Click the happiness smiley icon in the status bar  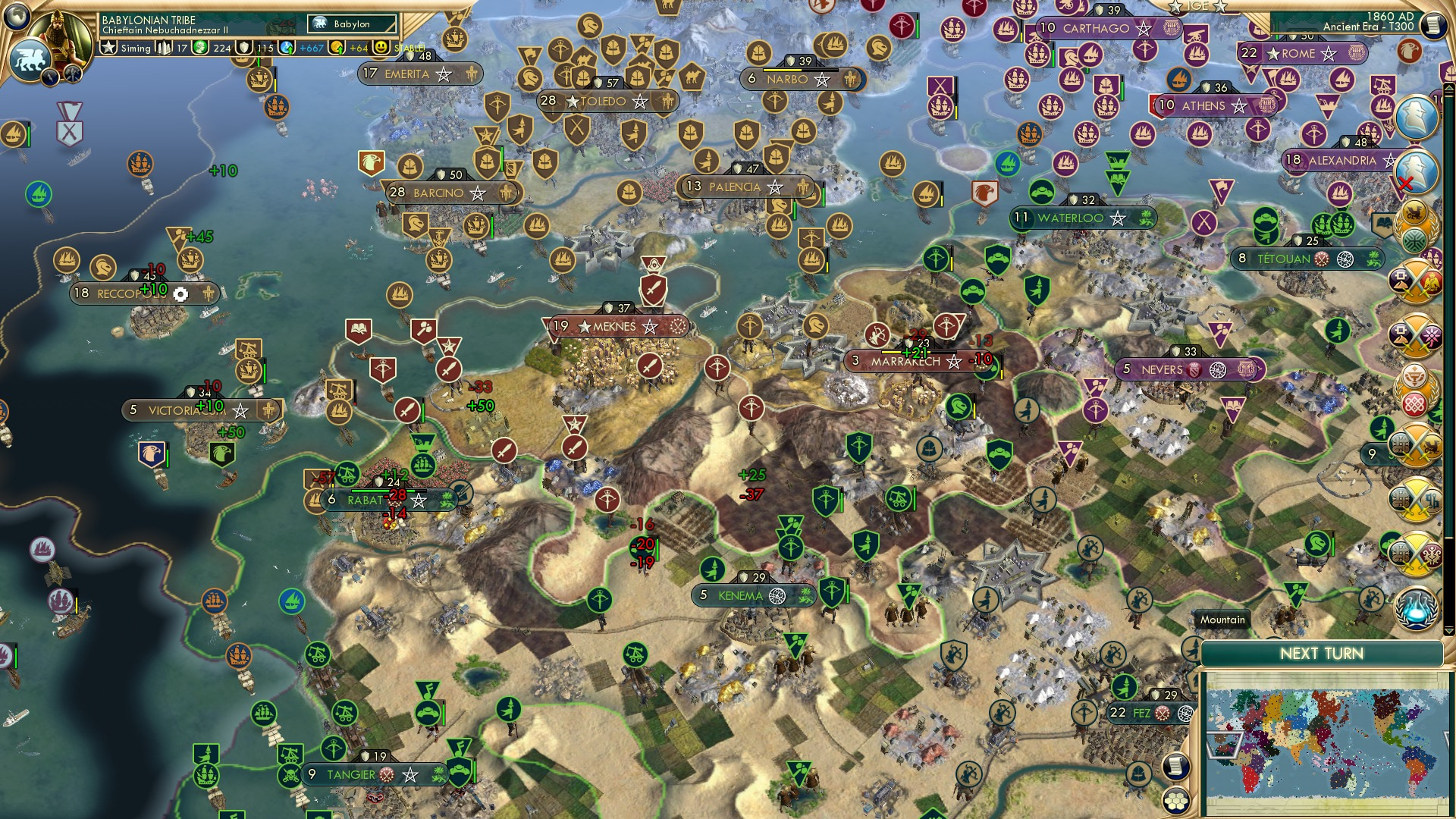tap(380, 46)
